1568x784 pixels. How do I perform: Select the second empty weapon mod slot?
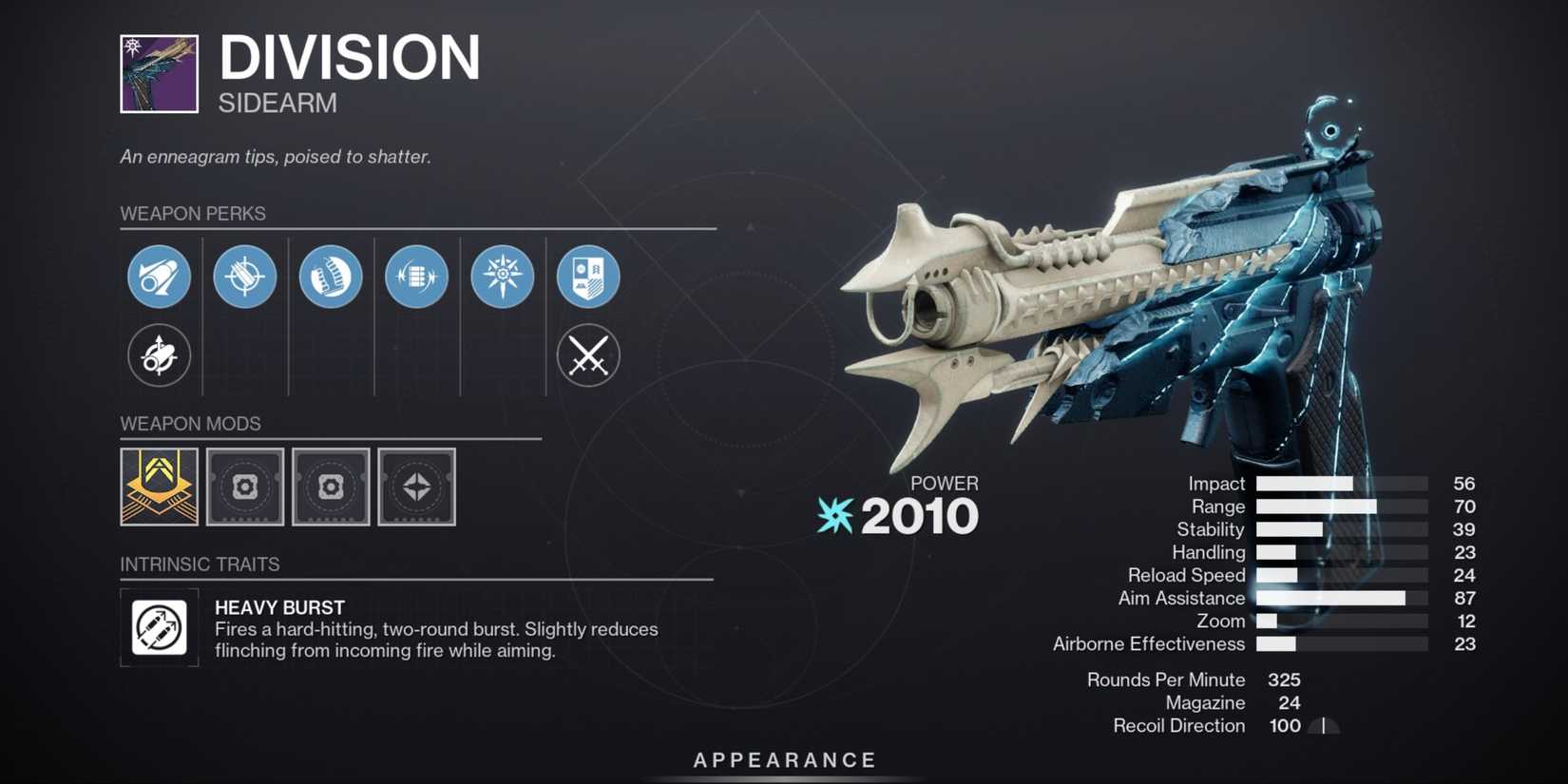tap(331, 488)
